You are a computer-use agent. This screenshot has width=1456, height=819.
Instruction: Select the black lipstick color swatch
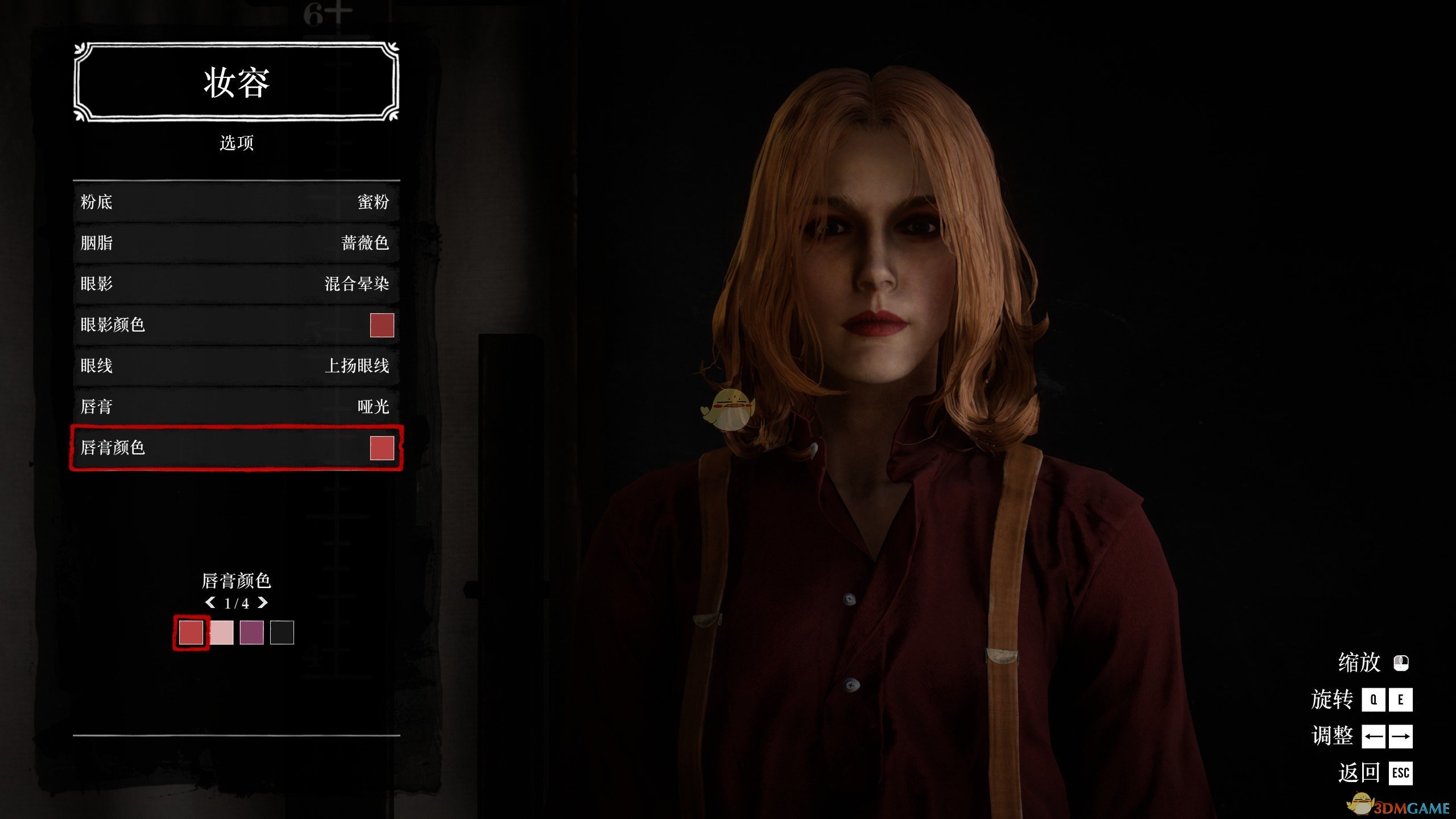[x=282, y=632]
